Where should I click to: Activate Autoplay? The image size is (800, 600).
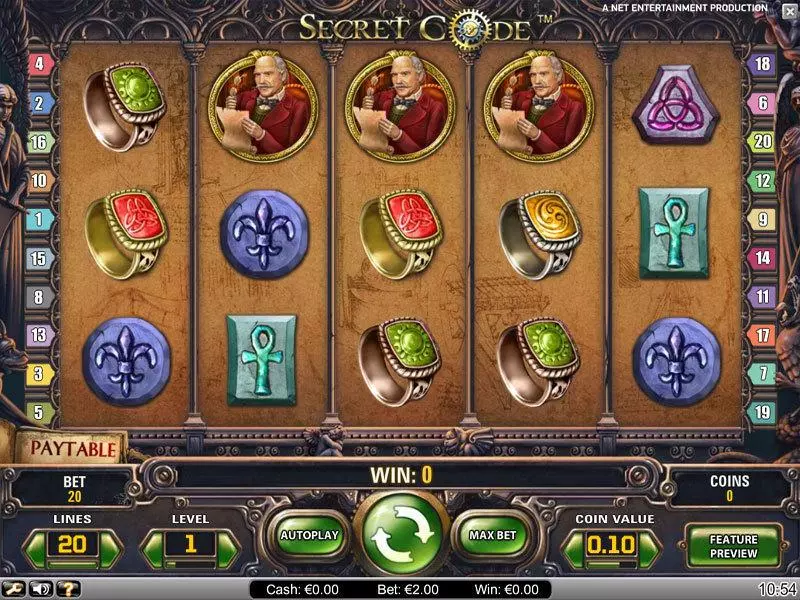tap(310, 535)
